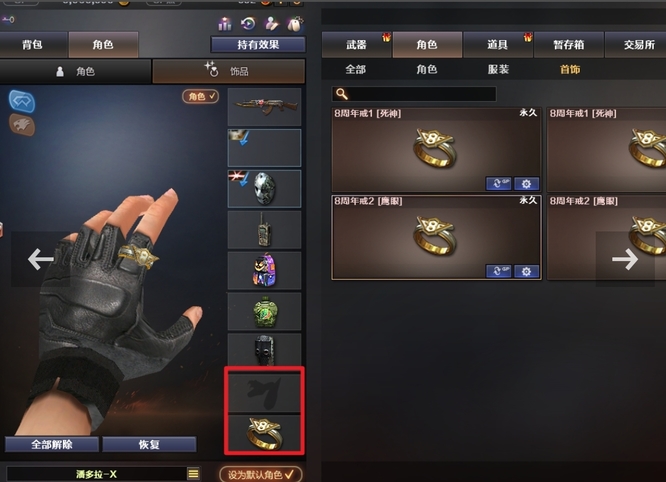Click the AK-47 rifle equipment slot
Viewport: 666px width, 482px height.
(264, 106)
